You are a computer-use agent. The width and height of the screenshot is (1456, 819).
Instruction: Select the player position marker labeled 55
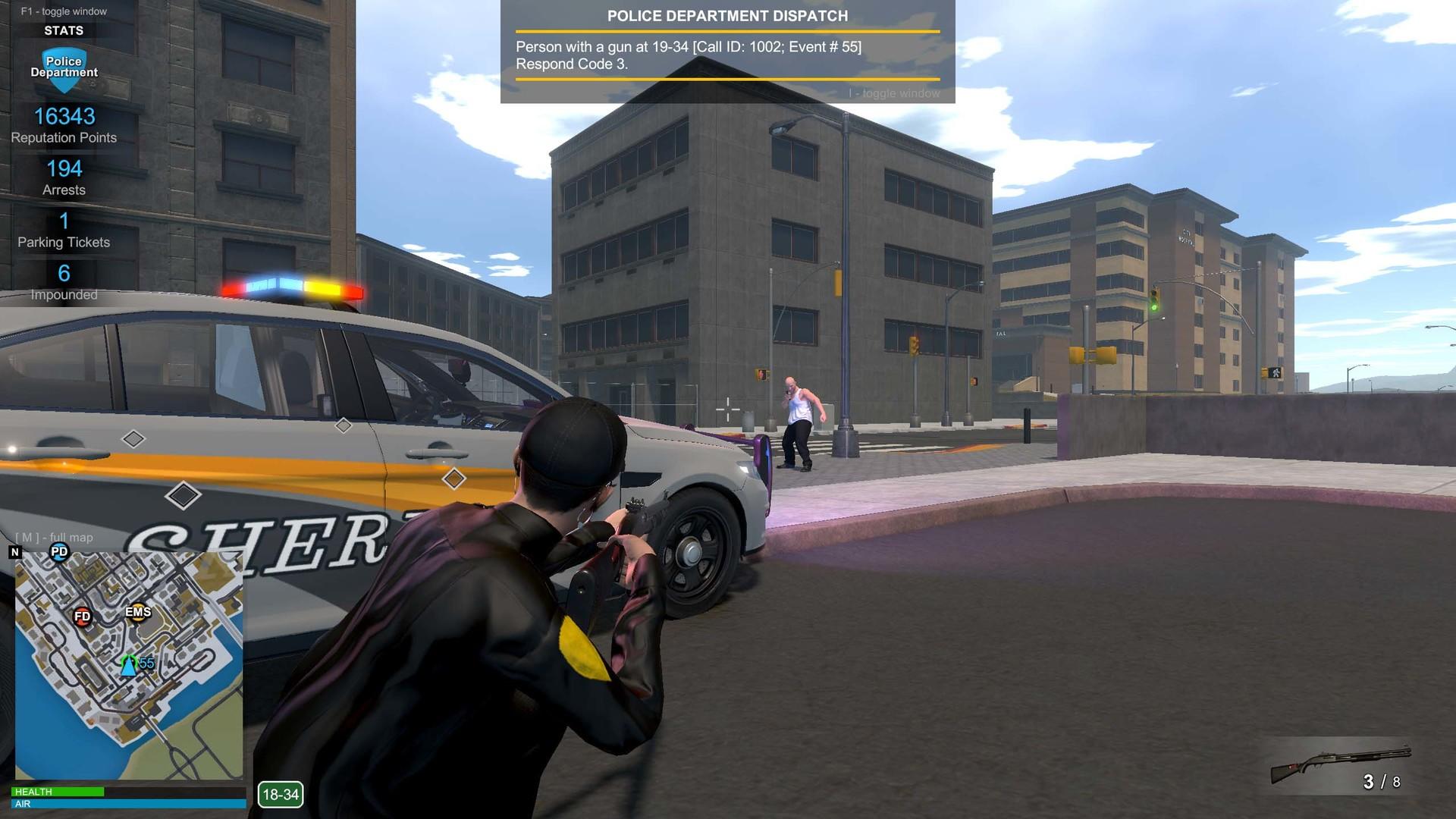(129, 666)
